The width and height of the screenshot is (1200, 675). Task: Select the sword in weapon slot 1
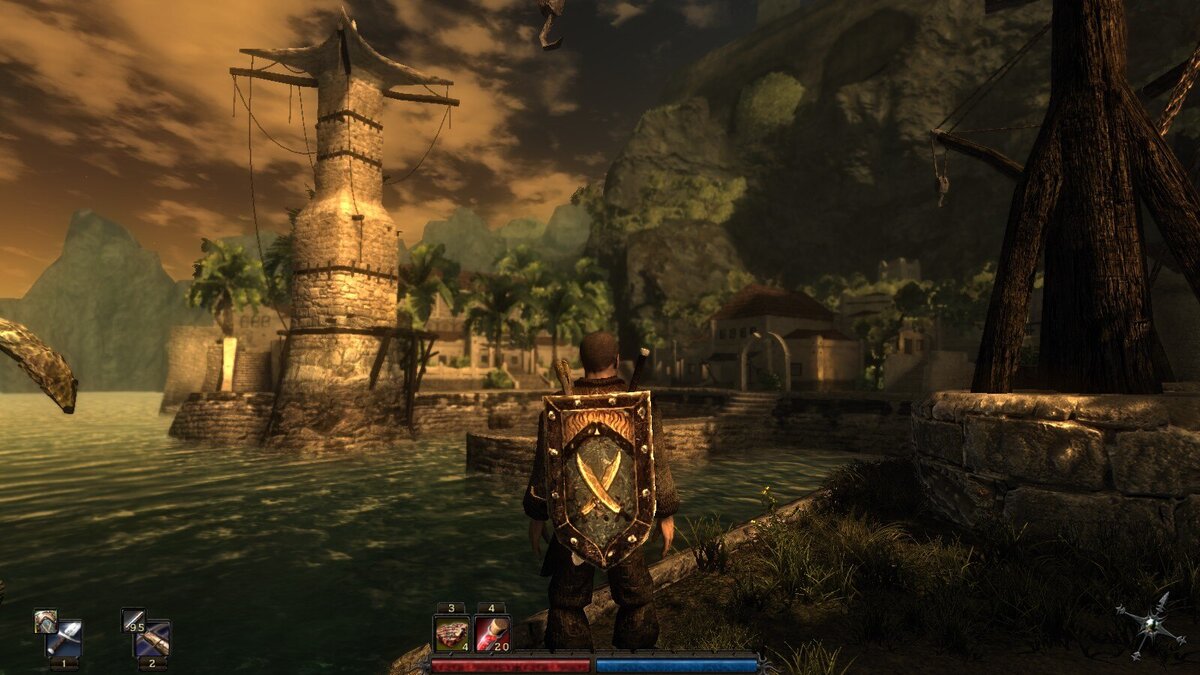pos(64,638)
